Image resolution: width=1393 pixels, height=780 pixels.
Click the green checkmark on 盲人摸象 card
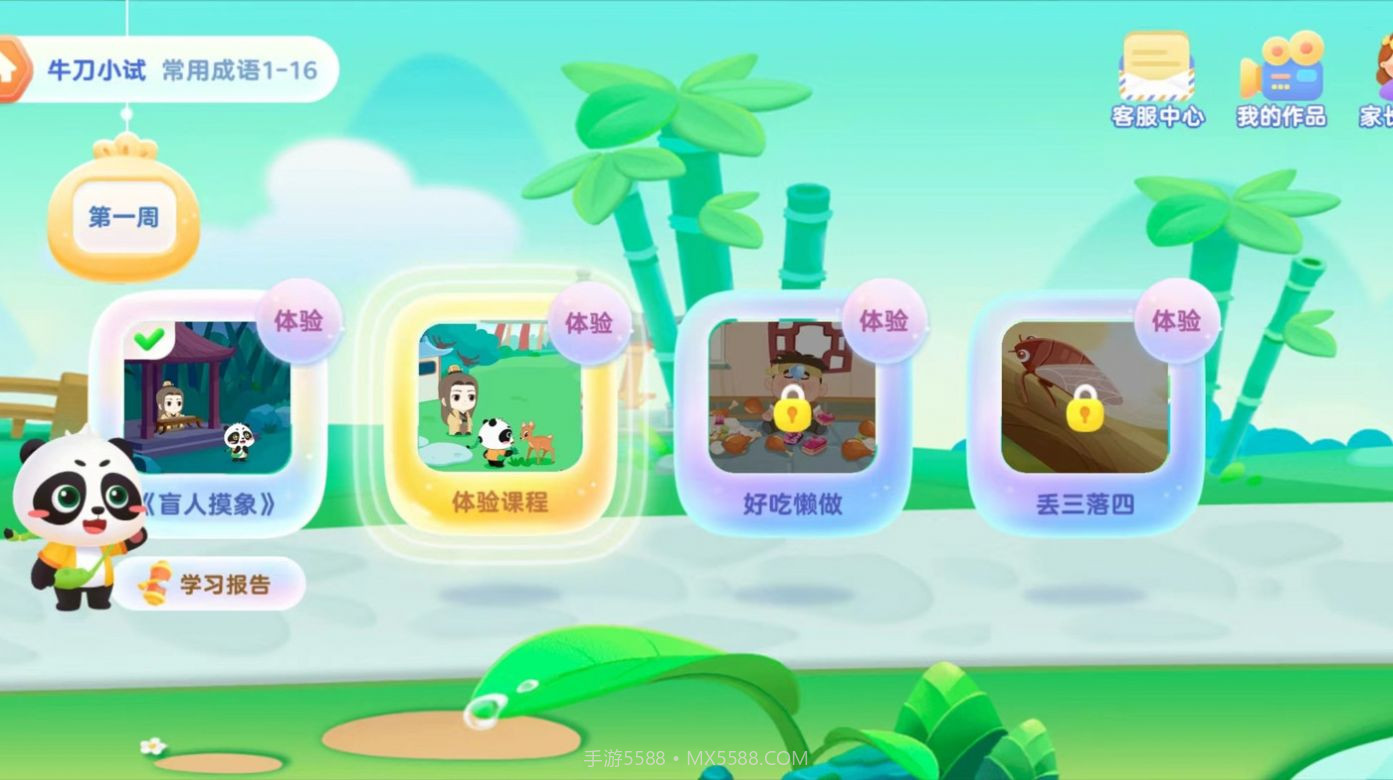pyautogui.click(x=148, y=338)
